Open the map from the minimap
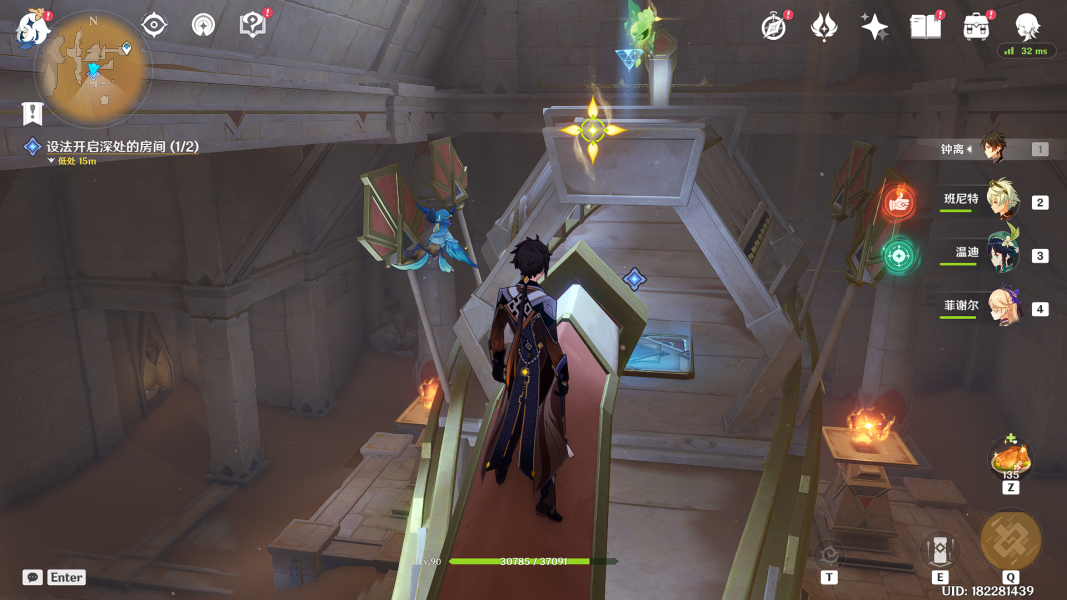This screenshot has width=1067, height=600. (92, 68)
